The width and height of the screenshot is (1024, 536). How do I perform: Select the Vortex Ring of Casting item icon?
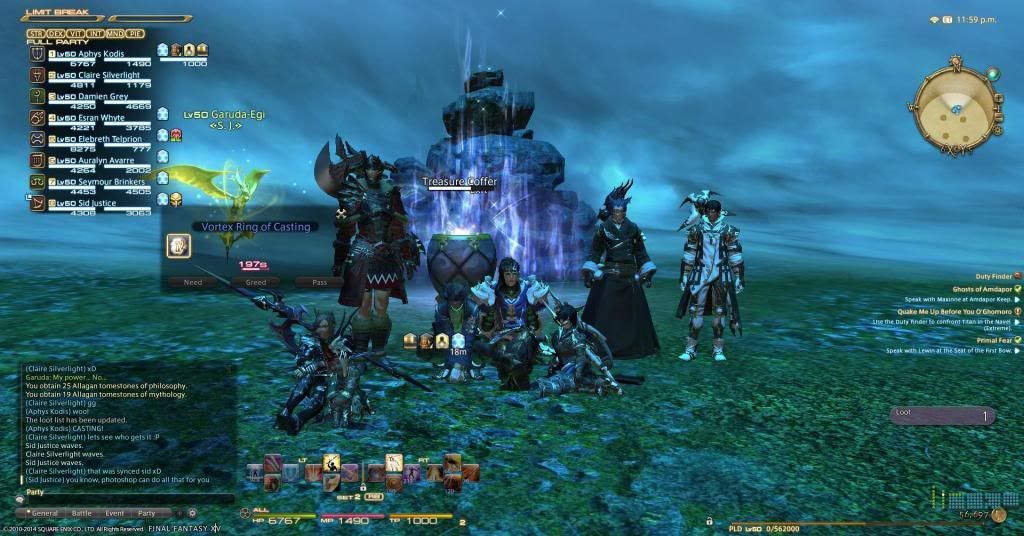[179, 246]
